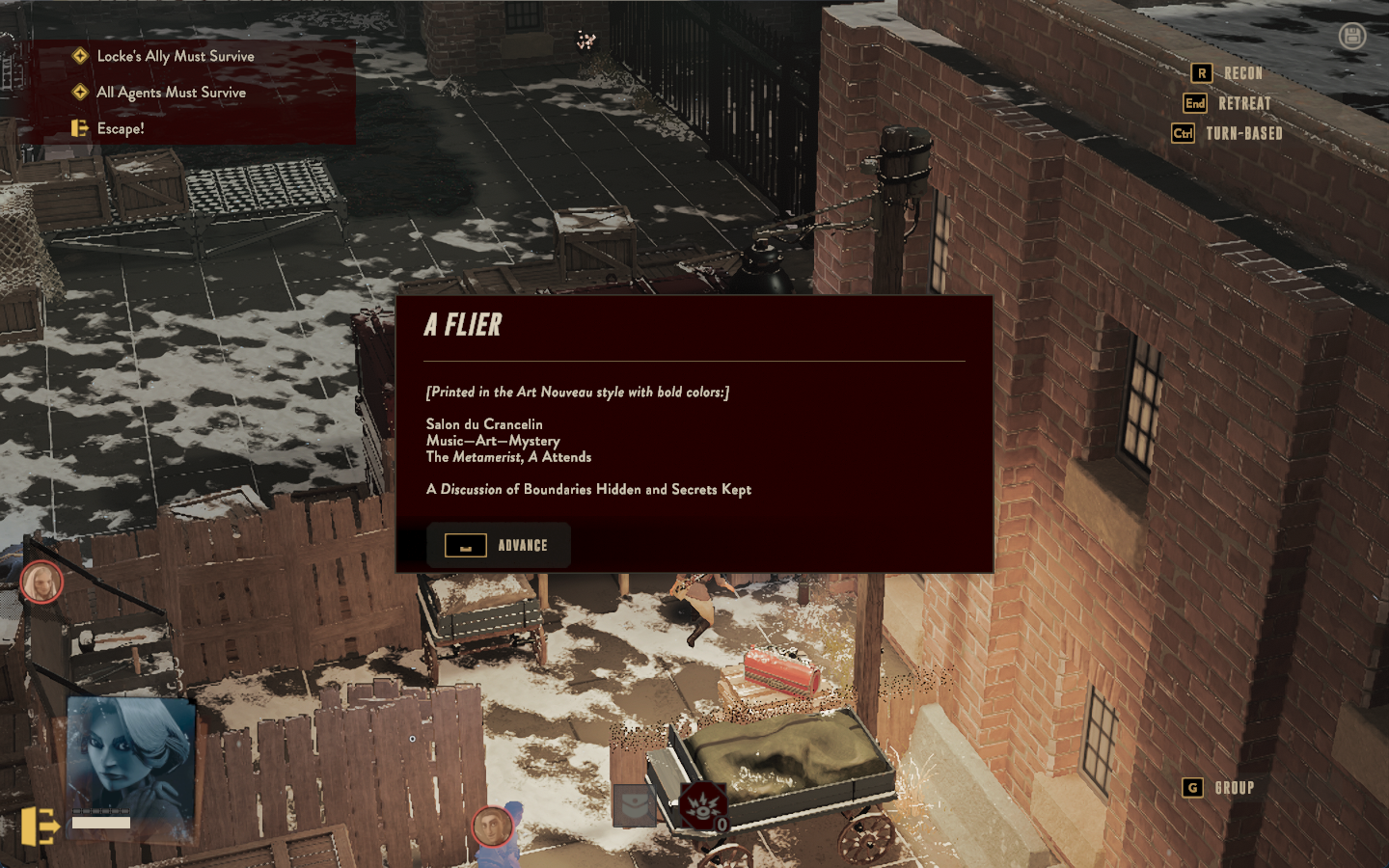1389x868 pixels.
Task: Open the save disk icon
Action: coord(1352,37)
